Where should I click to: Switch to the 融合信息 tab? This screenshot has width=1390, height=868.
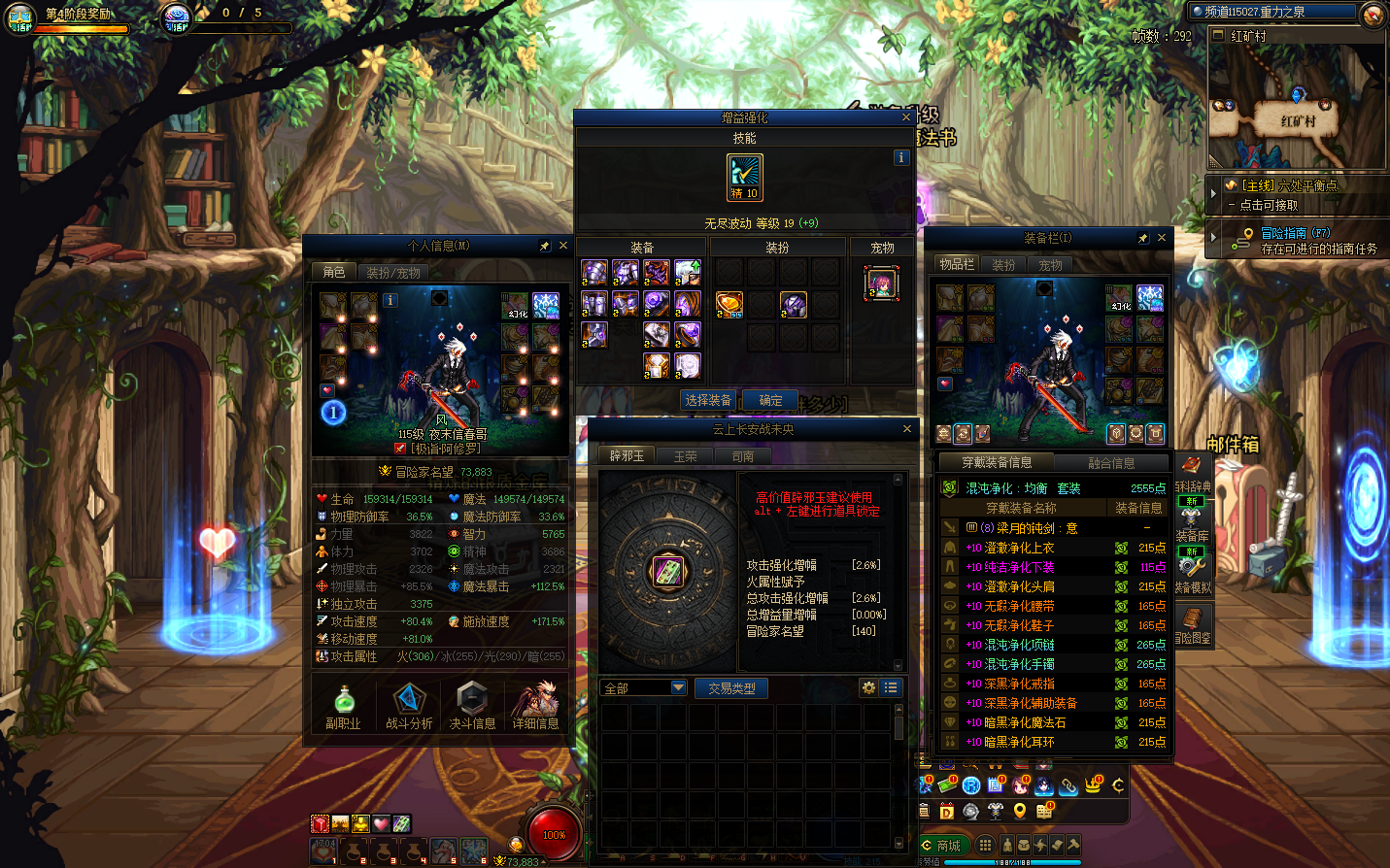[1111, 463]
